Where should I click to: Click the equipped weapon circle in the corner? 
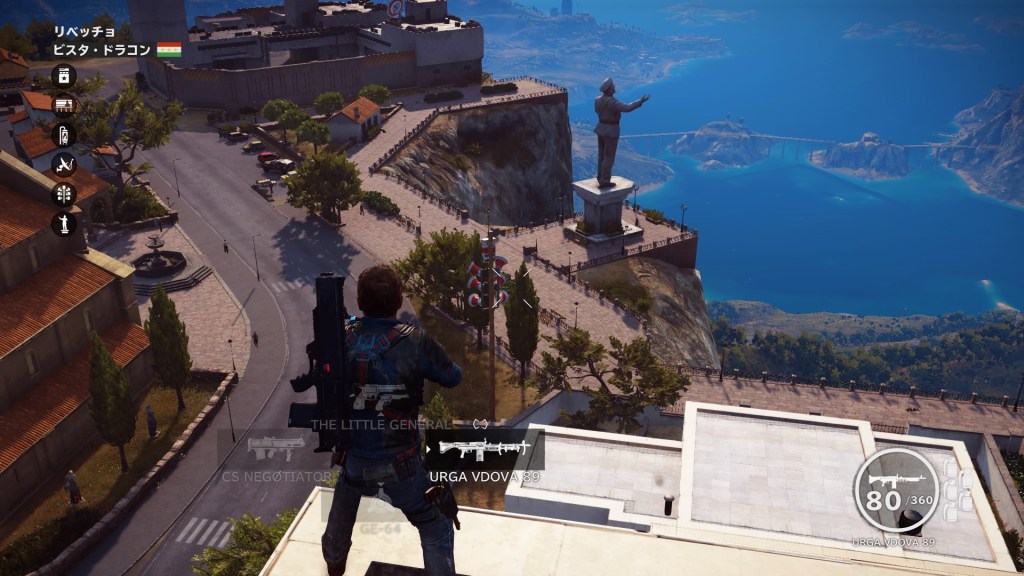coord(896,489)
